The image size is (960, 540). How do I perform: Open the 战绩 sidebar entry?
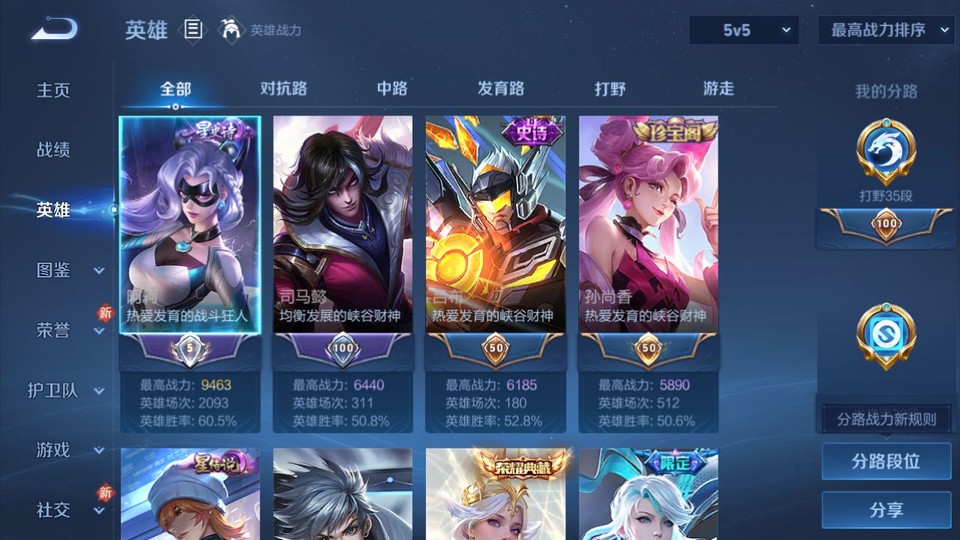coord(54,150)
